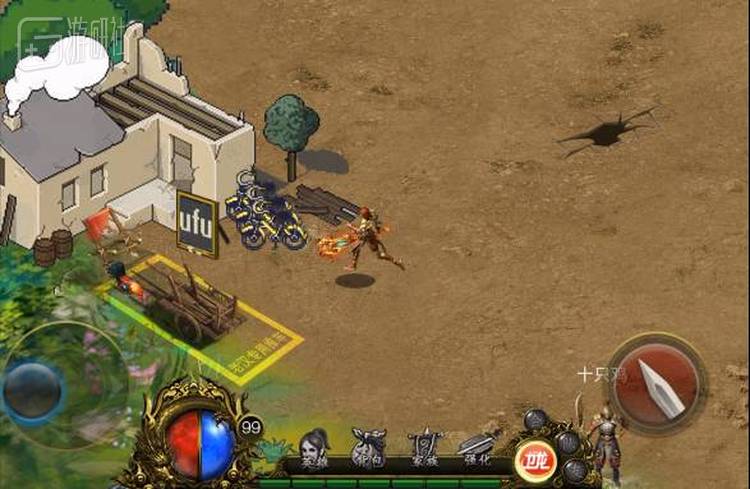The width and height of the screenshot is (750, 489).
Task: Open the bag (背包) inventory
Action: tap(370, 449)
